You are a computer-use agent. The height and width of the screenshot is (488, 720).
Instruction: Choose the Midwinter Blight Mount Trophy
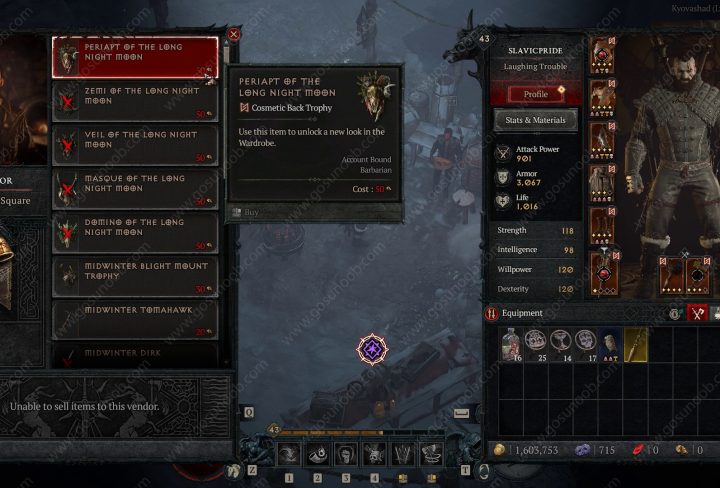[x=135, y=275]
